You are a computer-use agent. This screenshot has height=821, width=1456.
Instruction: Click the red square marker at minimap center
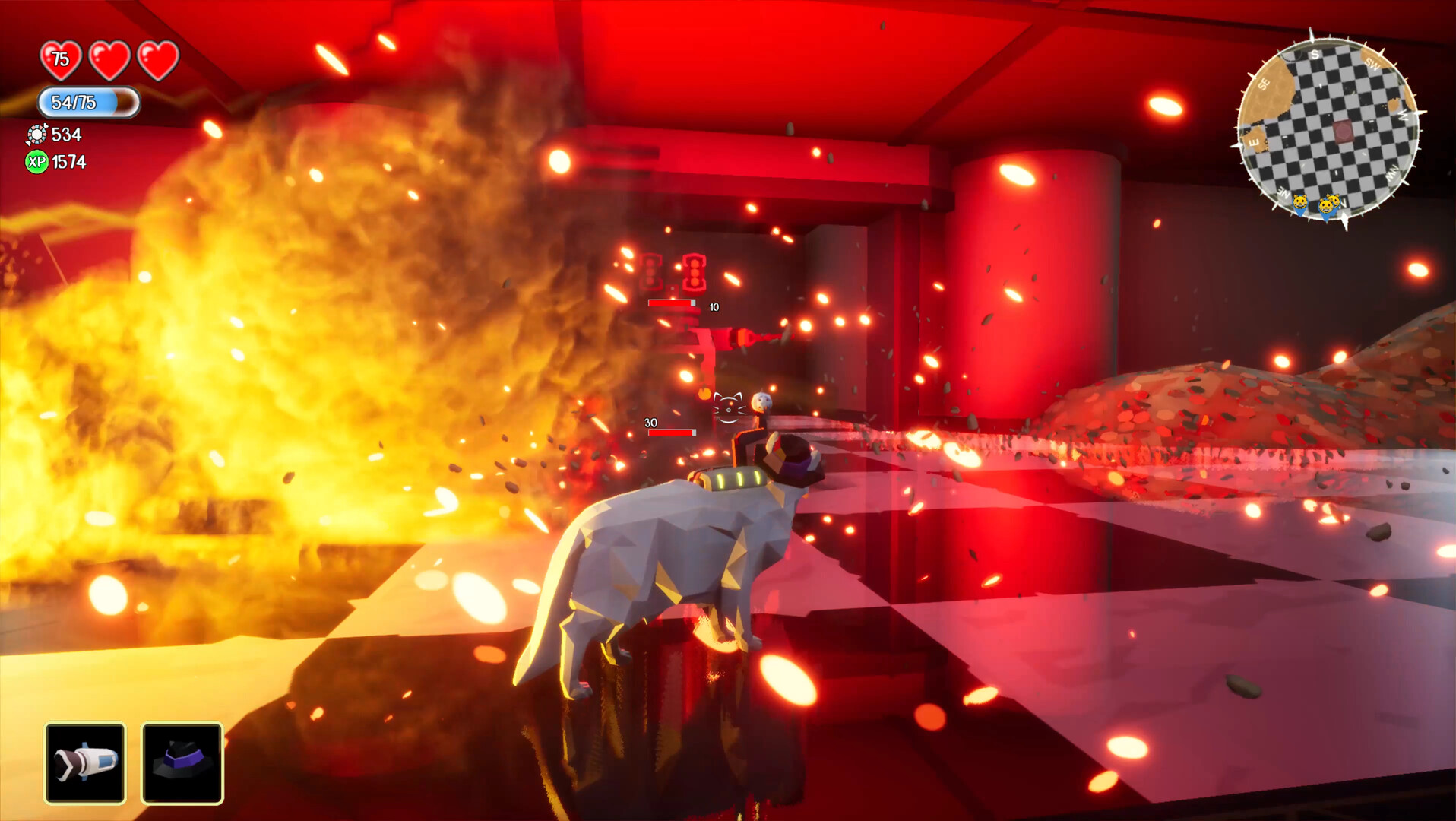(1342, 131)
